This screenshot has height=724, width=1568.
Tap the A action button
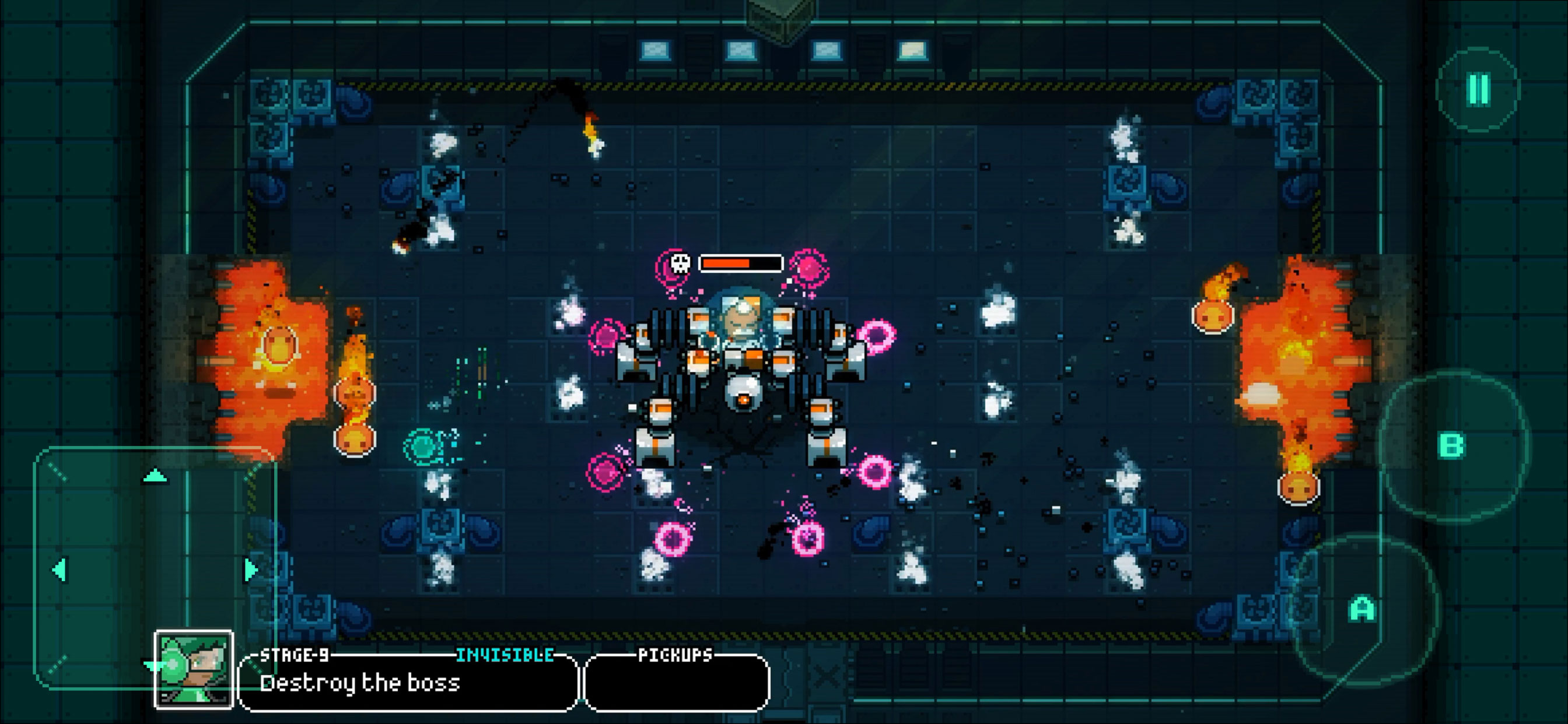(1362, 609)
